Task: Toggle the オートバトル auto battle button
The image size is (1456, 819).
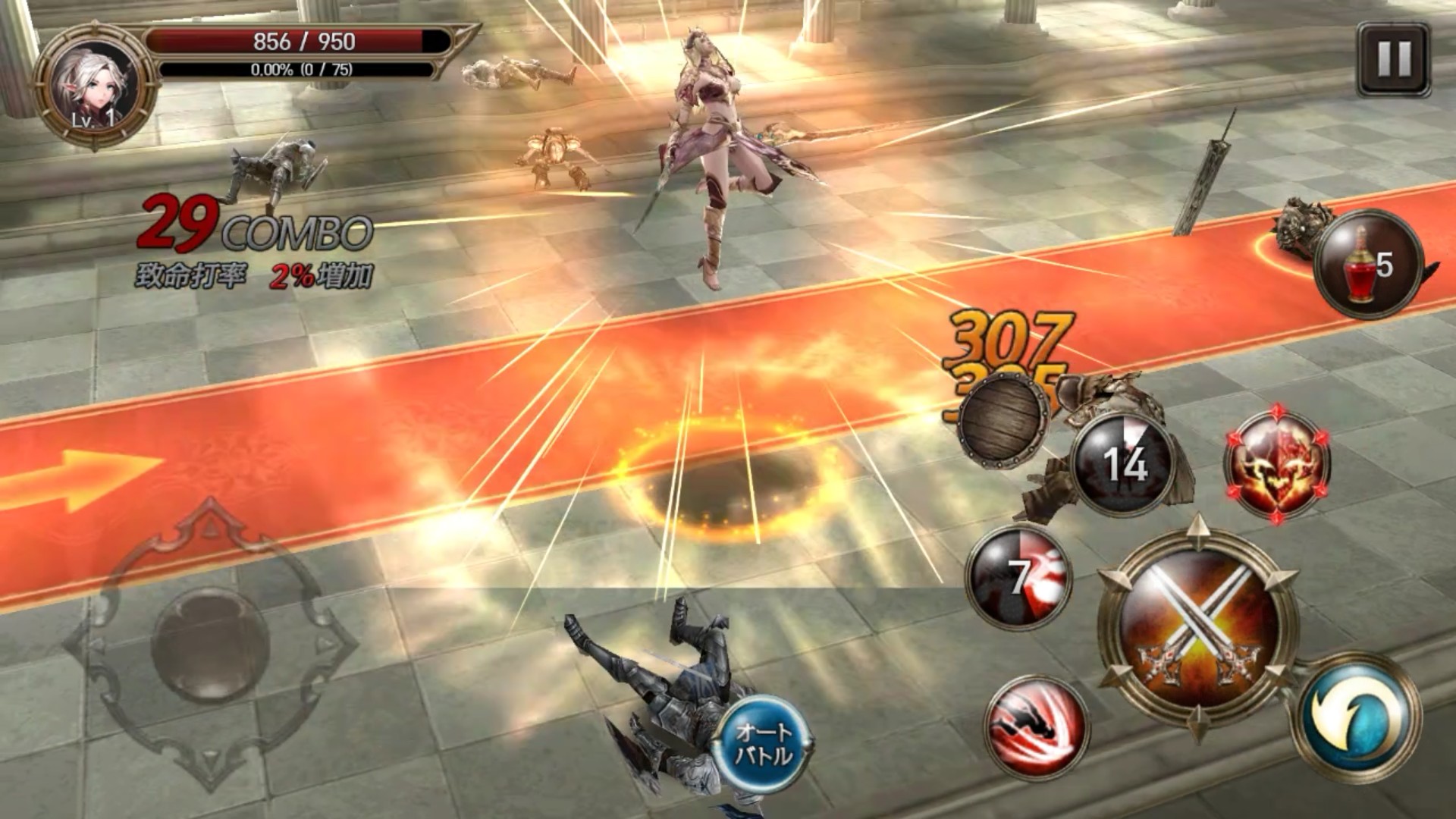Action: coord(763,743)
